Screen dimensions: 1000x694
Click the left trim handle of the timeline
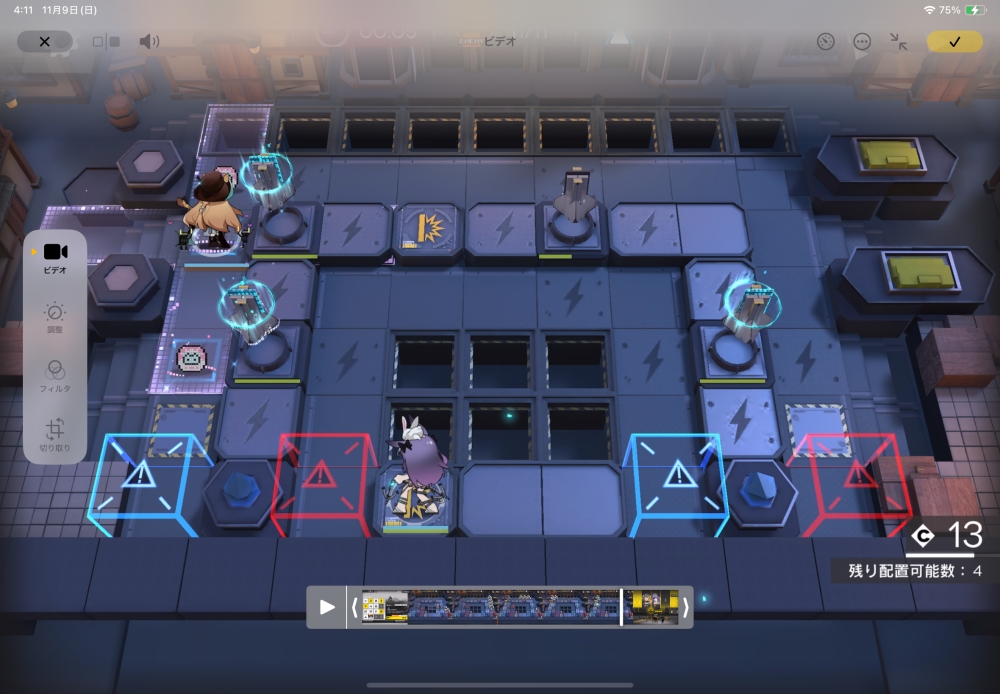click(354, 607)
